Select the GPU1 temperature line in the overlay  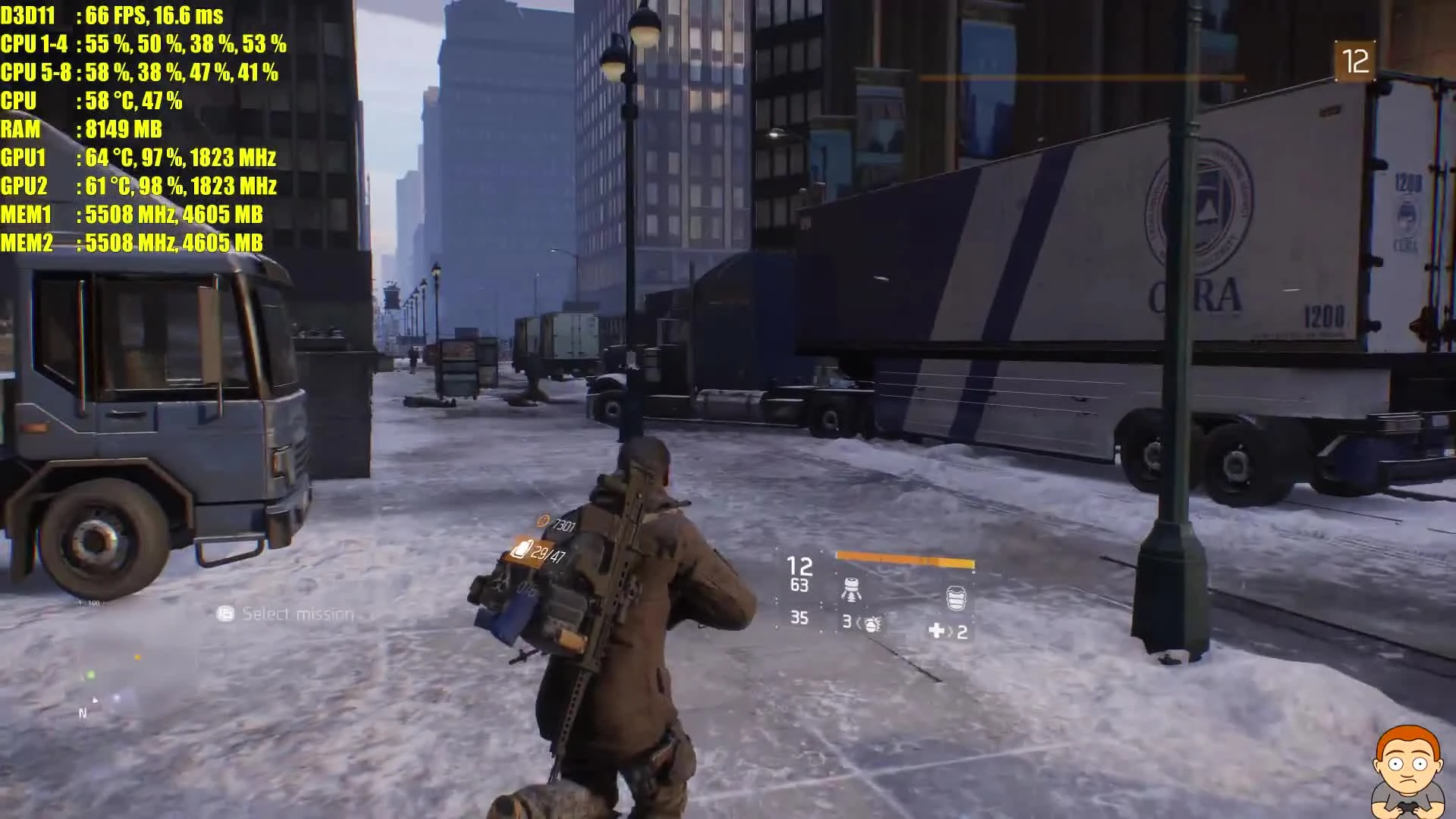click(106, 159)
